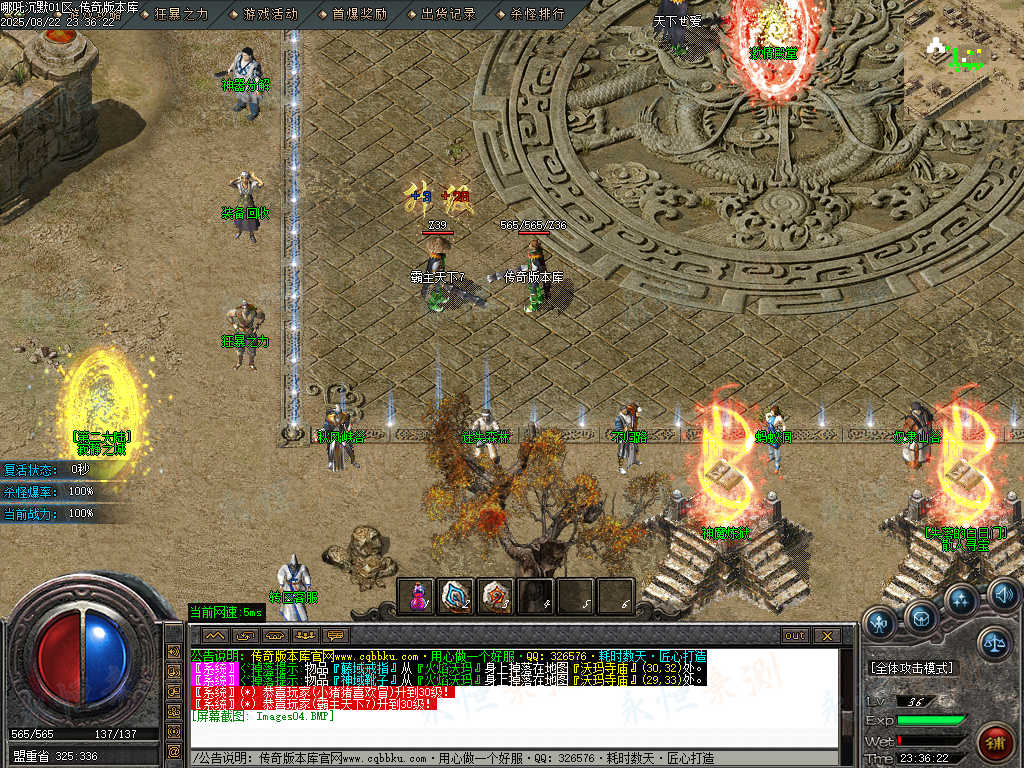Screen dimensions: 1024x768
Task: Use the red potion in the hotbar
Action: click(x=416, y=596)
